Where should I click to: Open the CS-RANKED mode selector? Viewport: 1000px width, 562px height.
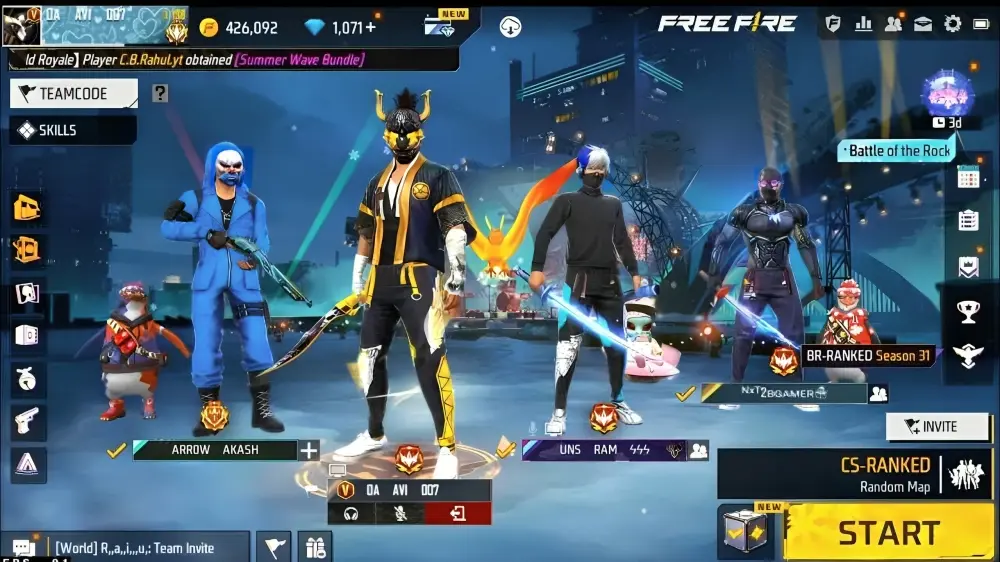[855, 474]
